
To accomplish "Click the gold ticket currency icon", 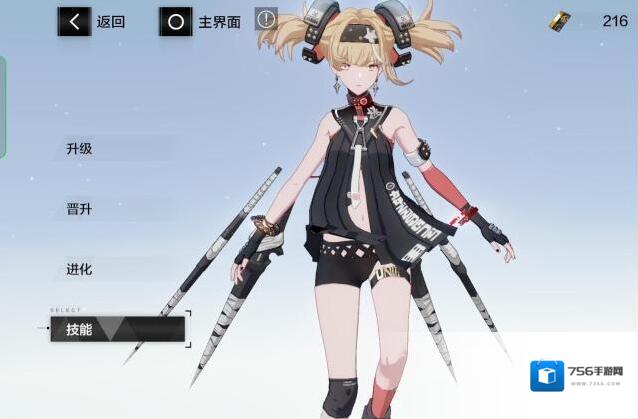I will (561, 20).
